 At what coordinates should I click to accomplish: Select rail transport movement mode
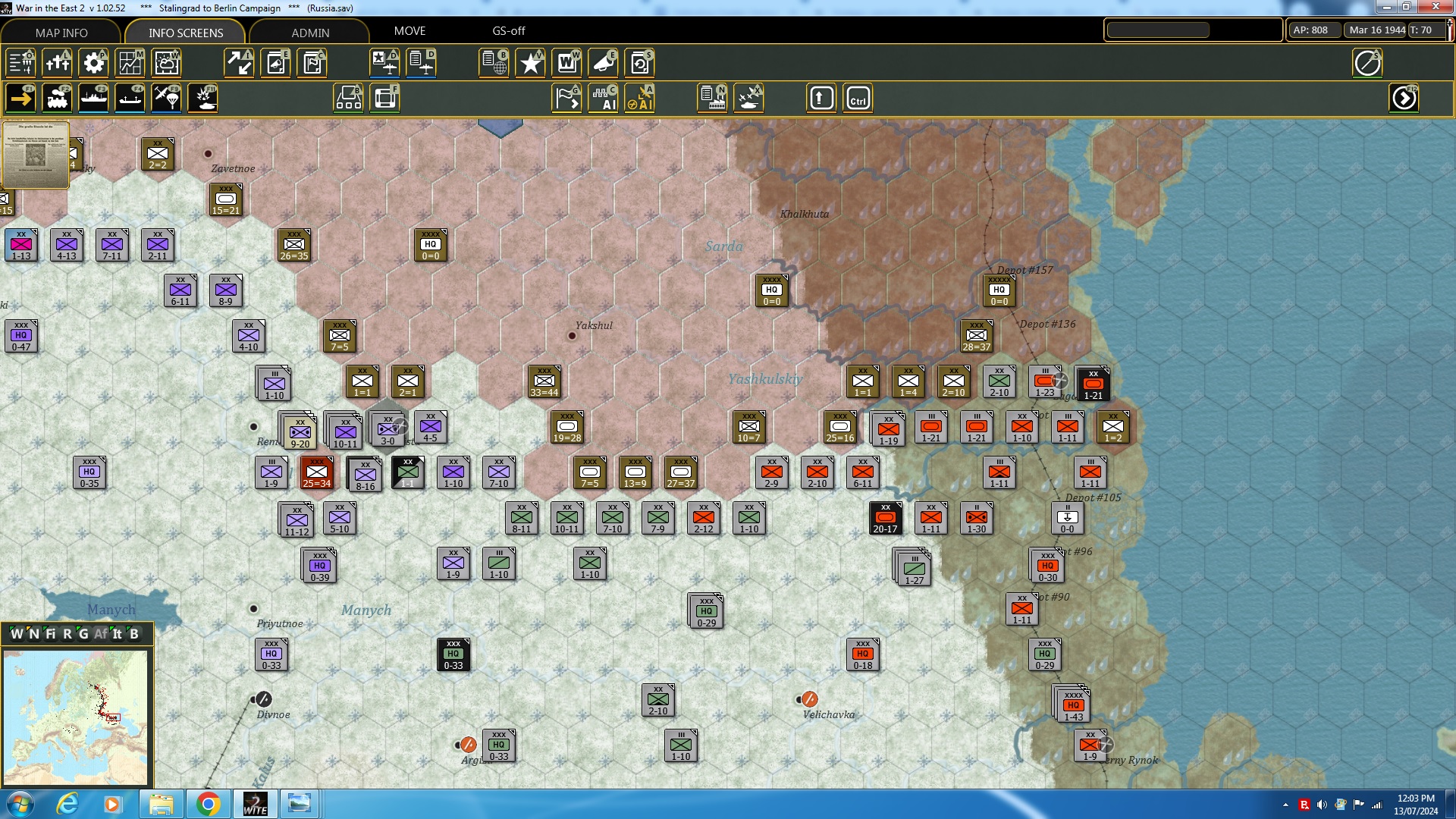tap(57, 98)
